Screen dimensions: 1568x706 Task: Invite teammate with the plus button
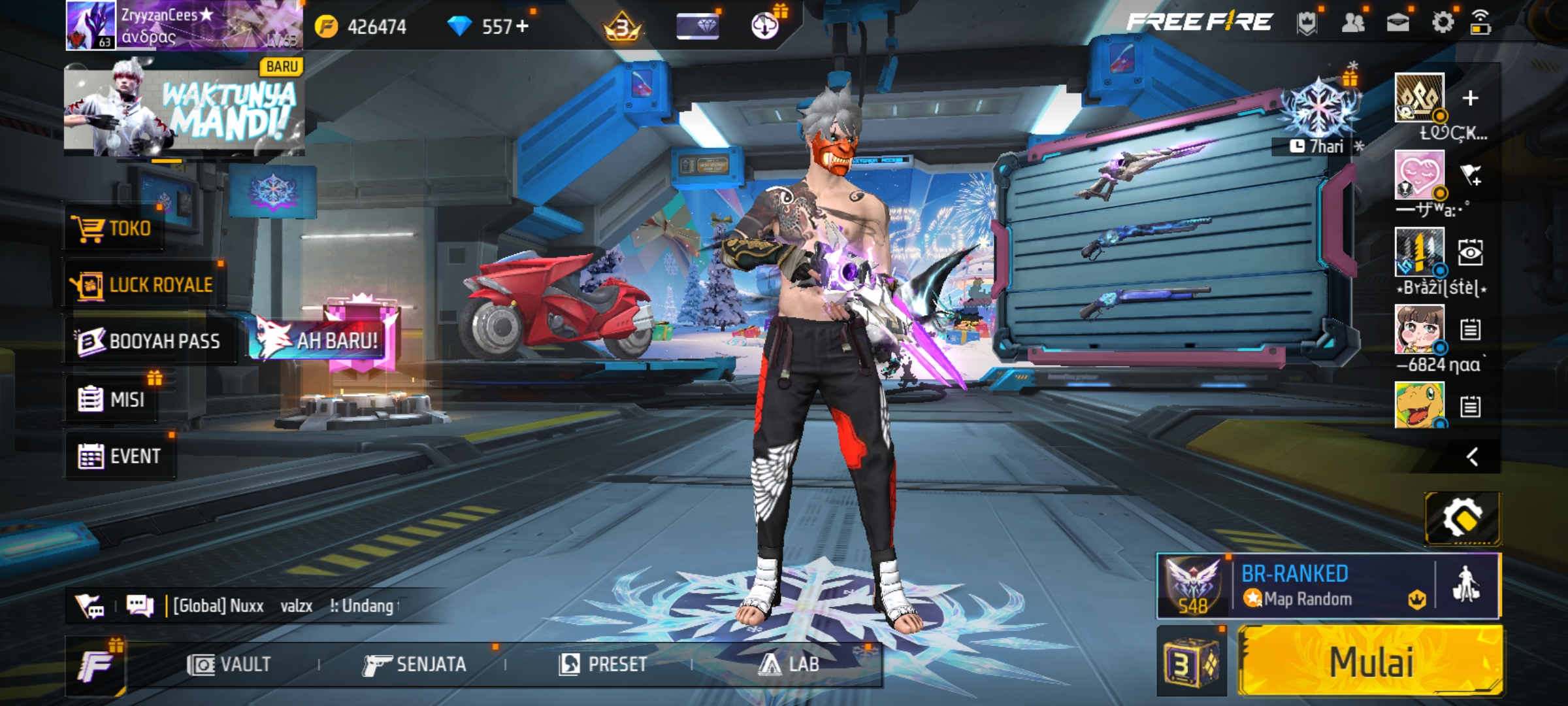1470,98
